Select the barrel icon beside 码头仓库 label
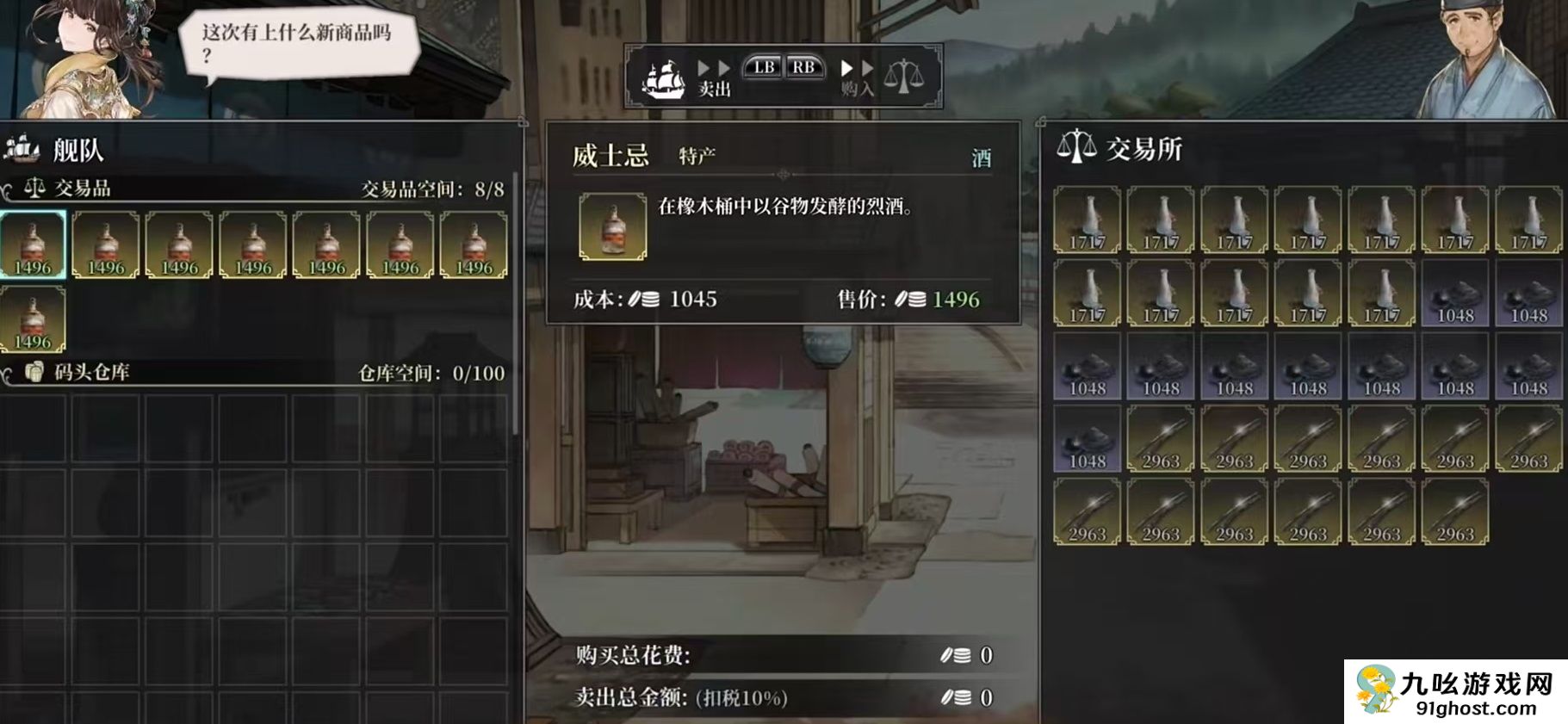1568x724 pixels. coord(34,373)
